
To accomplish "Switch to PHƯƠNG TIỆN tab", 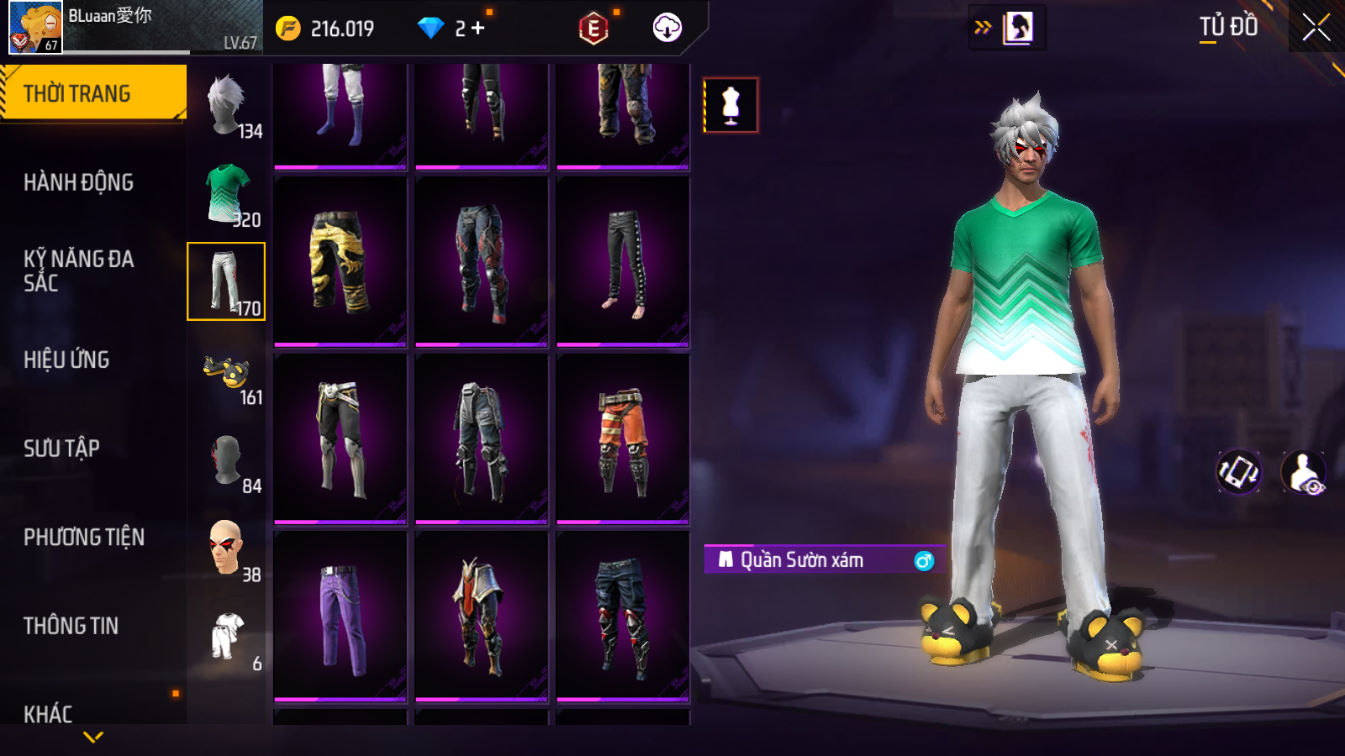I will (x=84, y=537).
